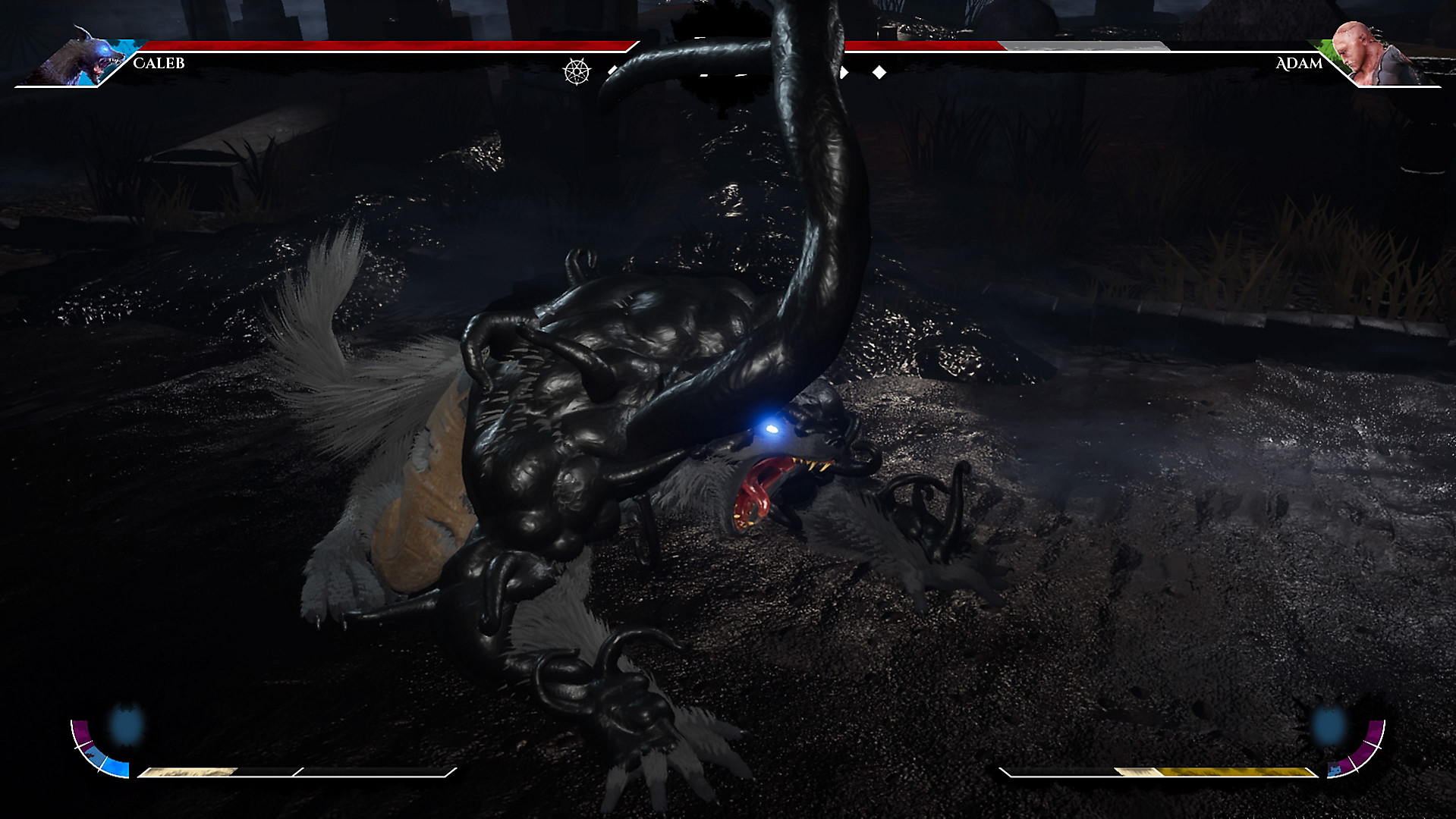Toggle the small triangle marker beside Adam's diamonds
Image resolution: width=1456 pixels, height=819 pixels.
tap(844, 71)
